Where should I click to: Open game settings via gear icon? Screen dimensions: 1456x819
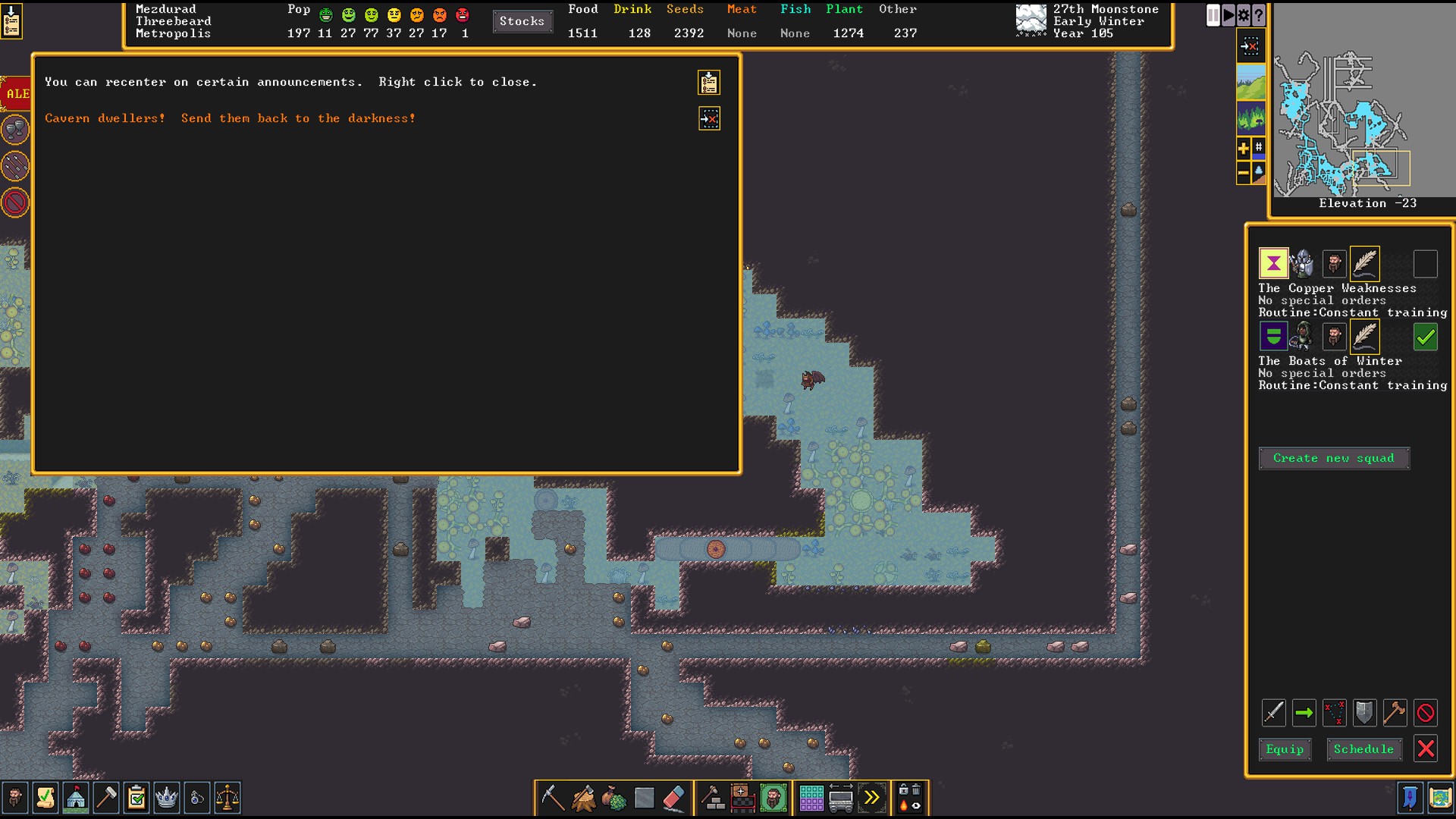pos(1244,15)
